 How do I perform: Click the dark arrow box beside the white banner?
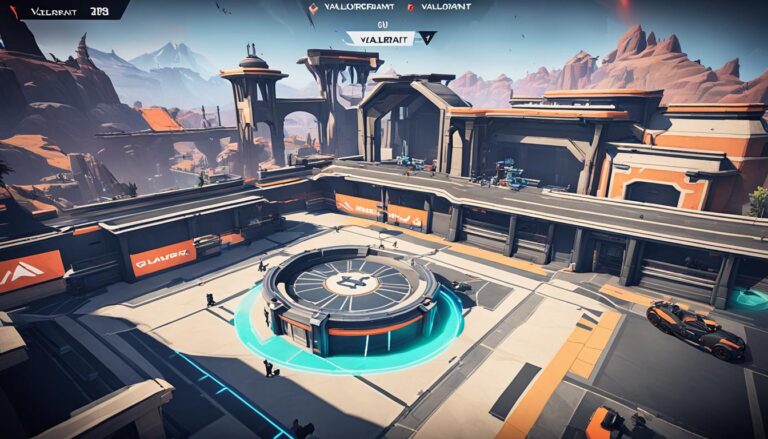(426, 38)
